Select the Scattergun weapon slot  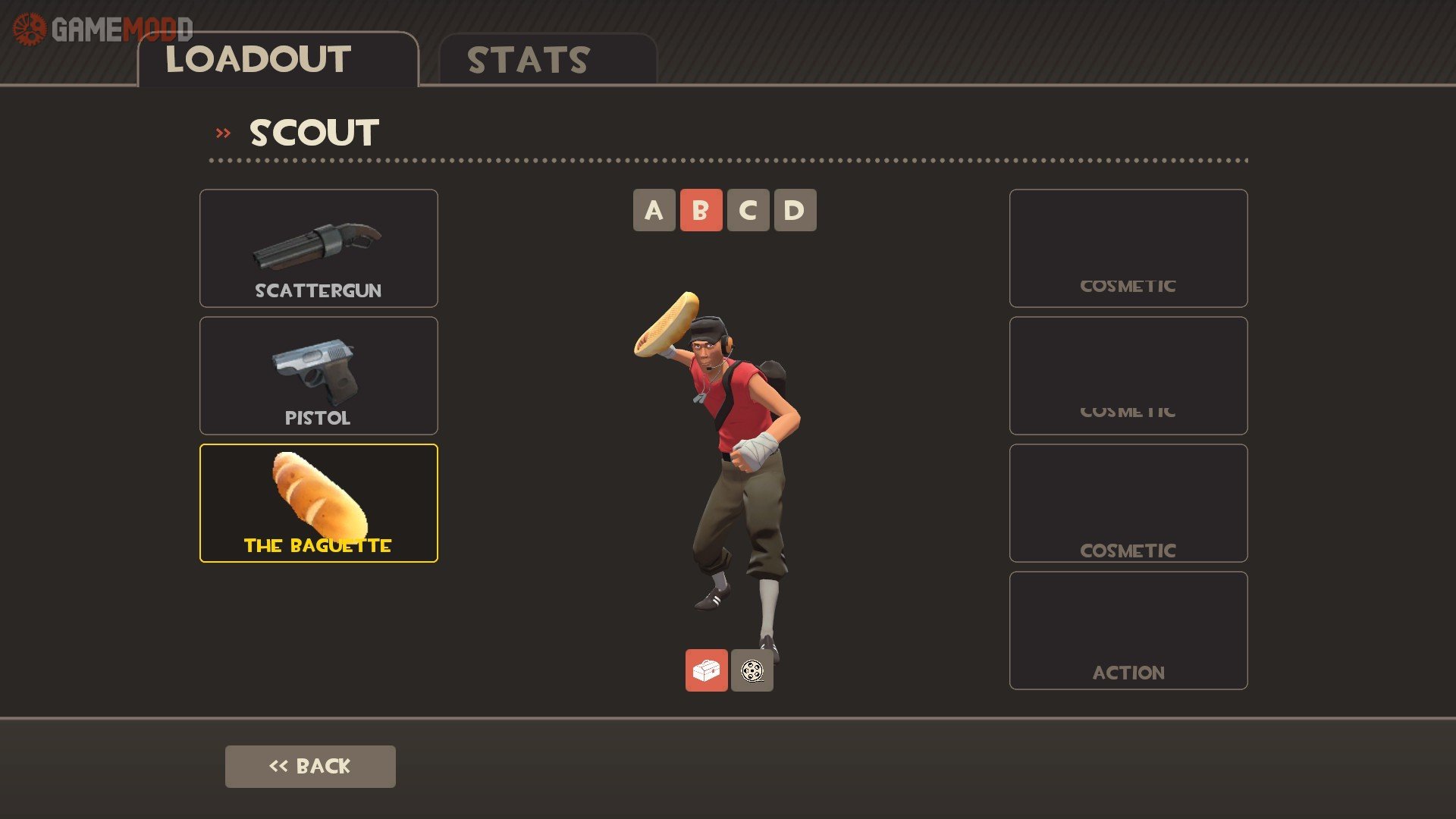point(318,248)
